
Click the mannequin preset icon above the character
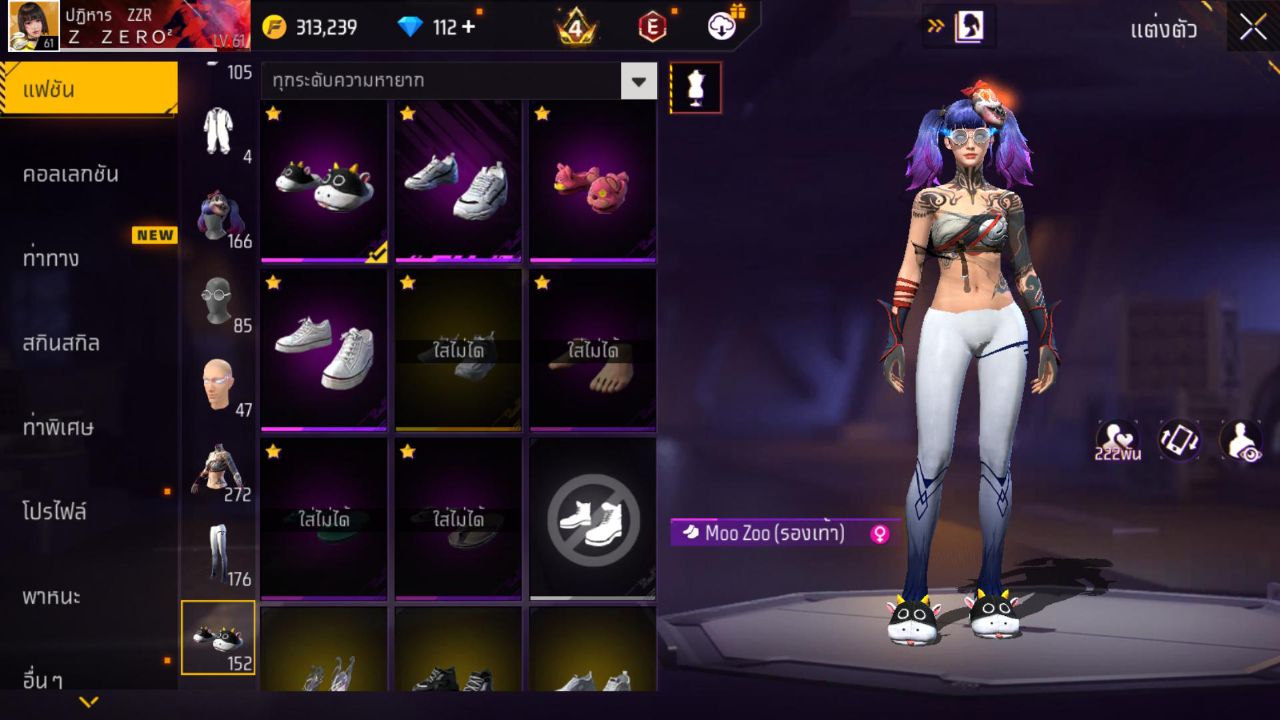pos(695,87)
